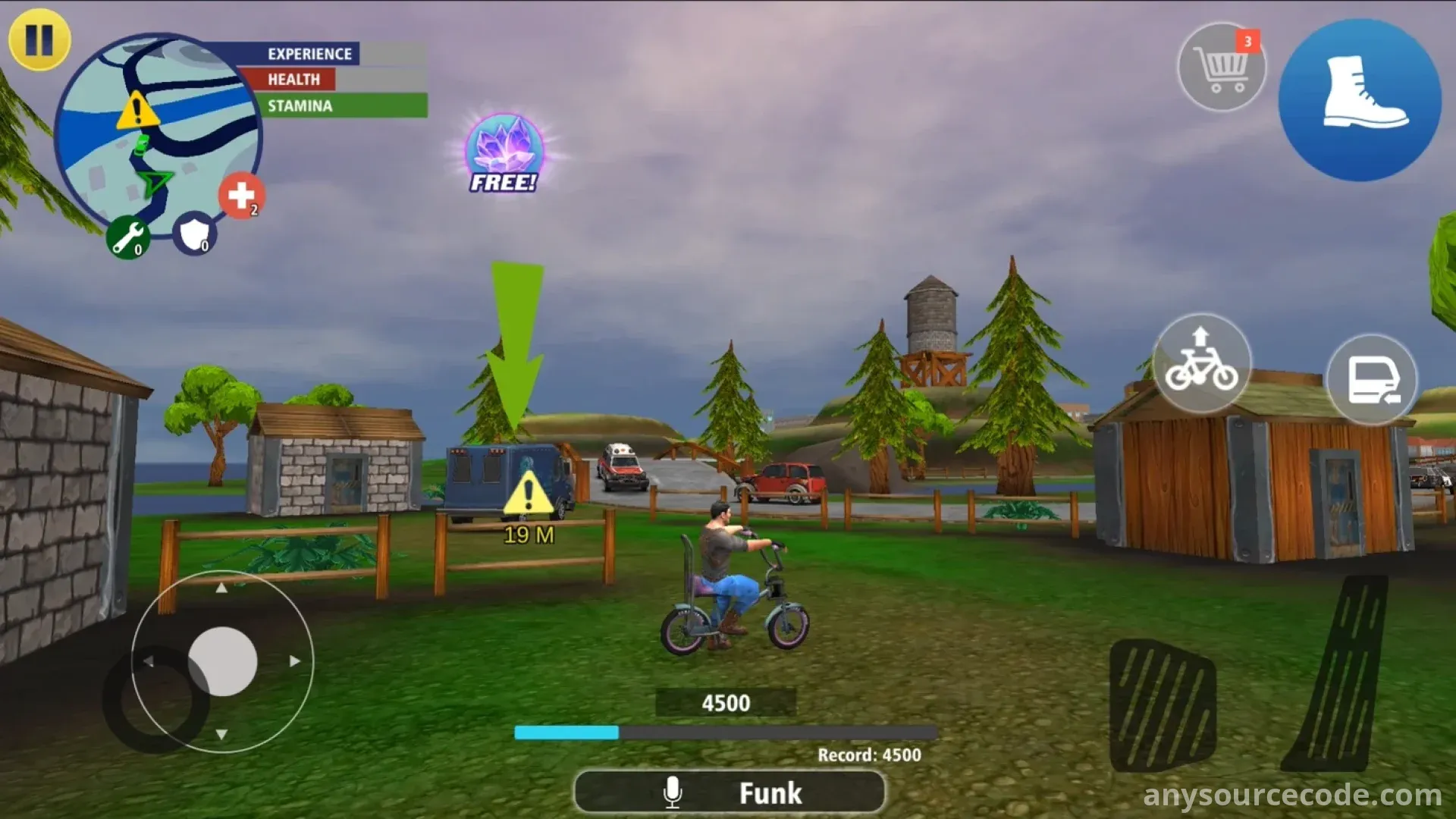Tap the green wrench repair icon

127,237
